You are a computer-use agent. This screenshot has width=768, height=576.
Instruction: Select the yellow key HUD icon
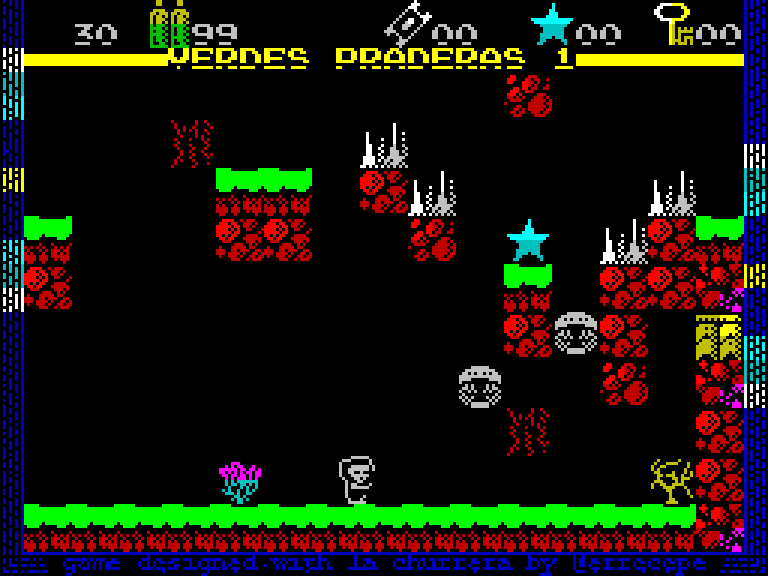[673, 23]
